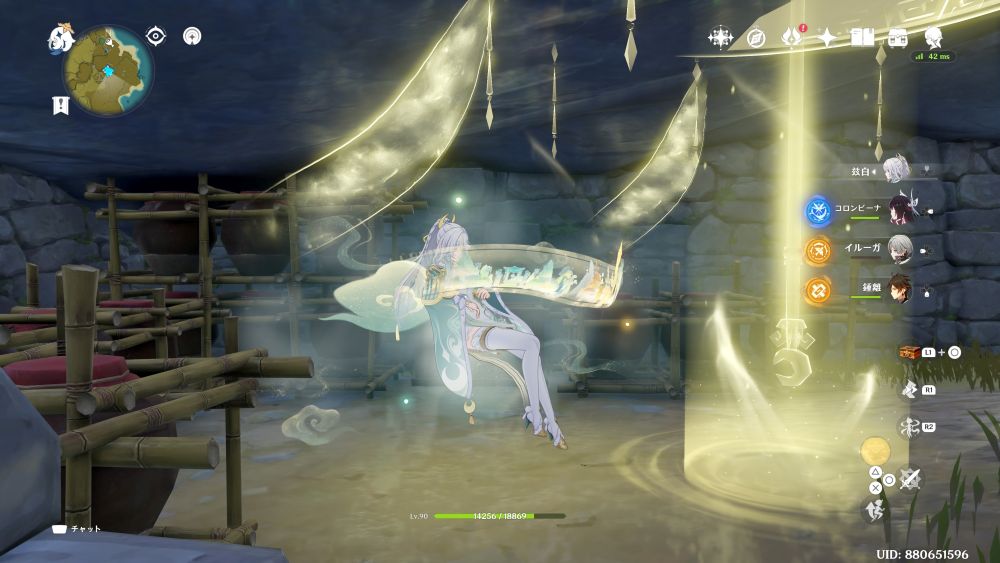Open the character profile head icon
The image size is (1000, 563).
click(933, 38)
